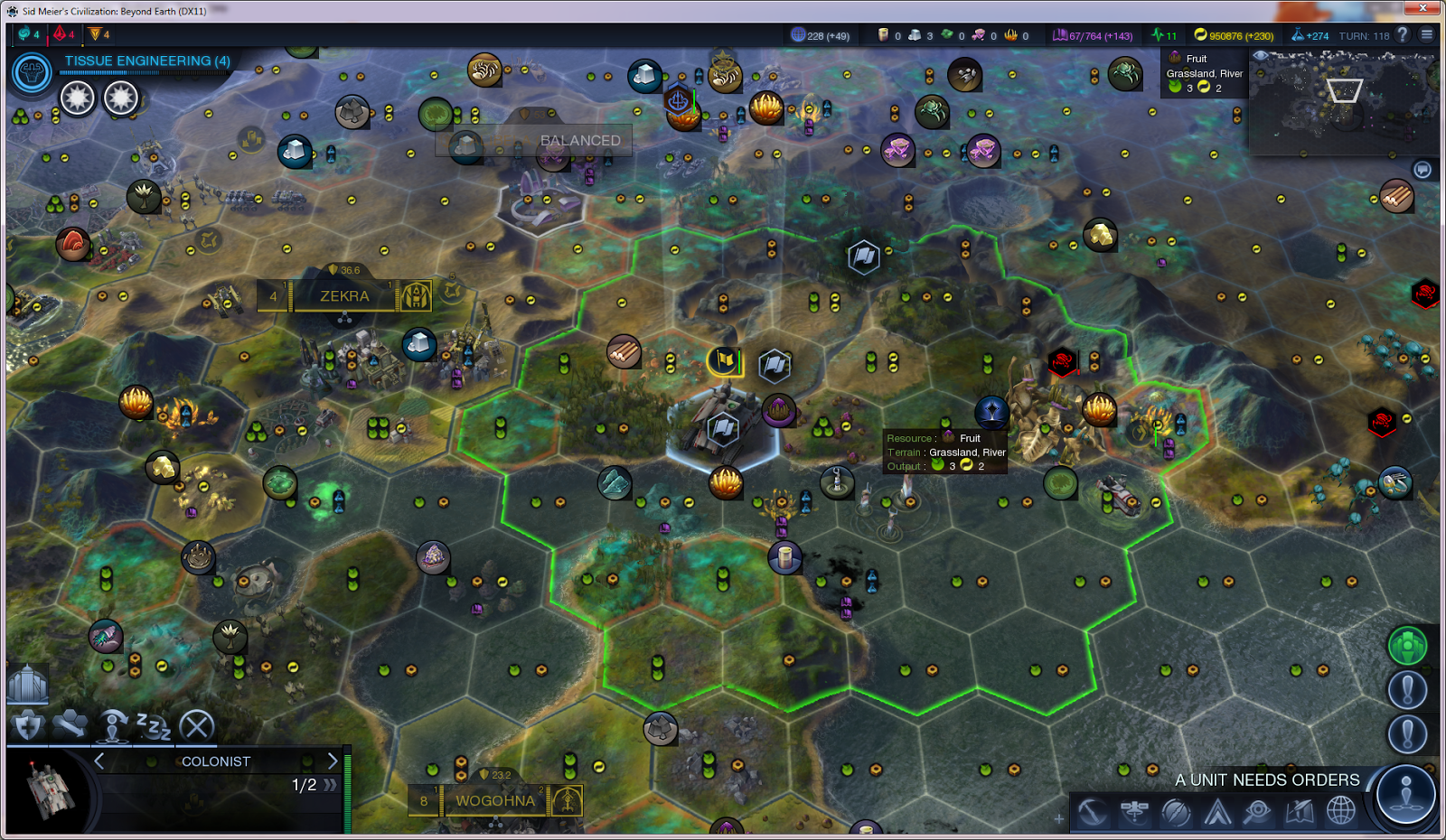Click the A UNIT NEEDS ORDERS button

1268,779
